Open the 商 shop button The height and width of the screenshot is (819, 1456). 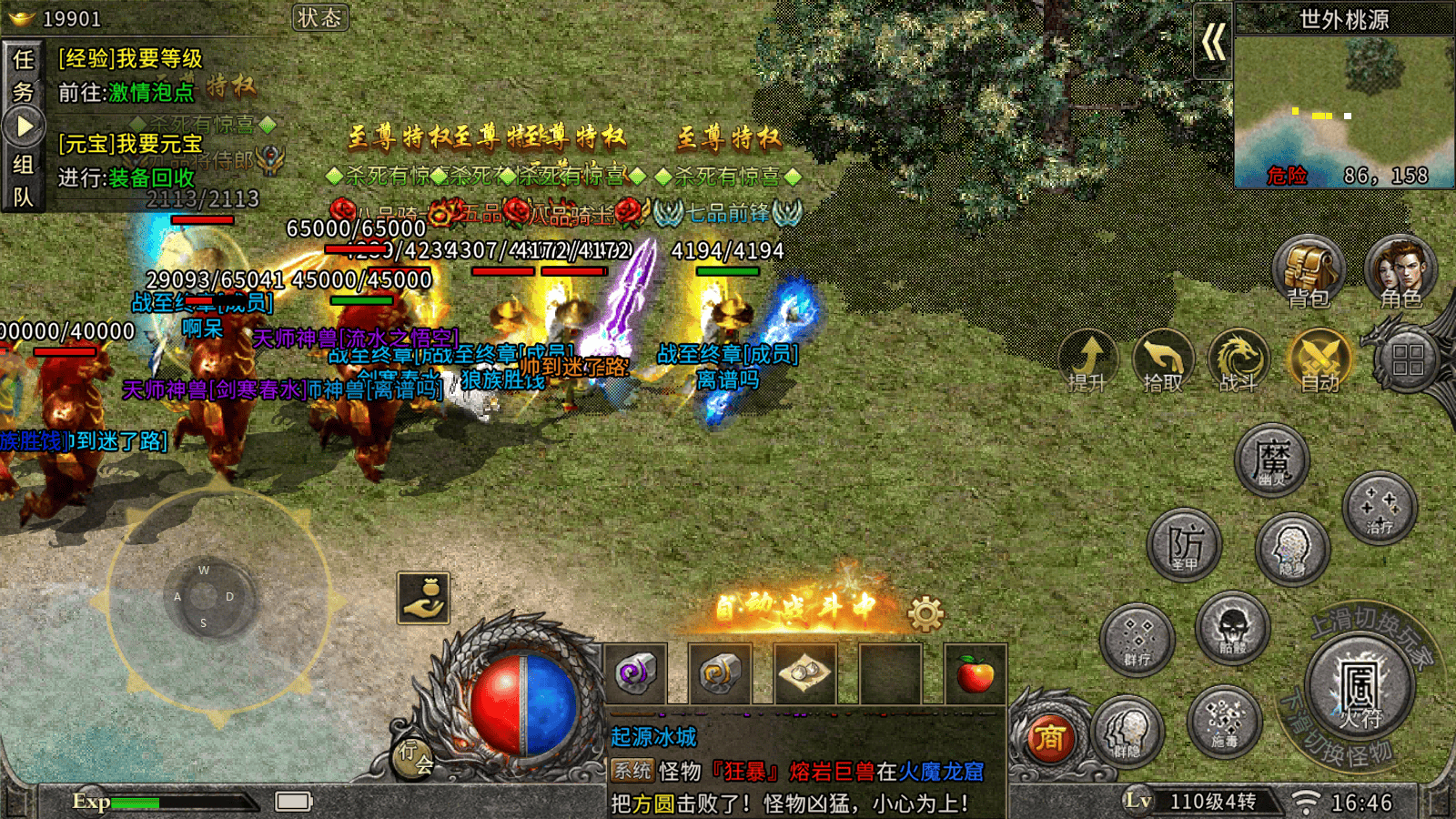click(x=1048, y=737)
